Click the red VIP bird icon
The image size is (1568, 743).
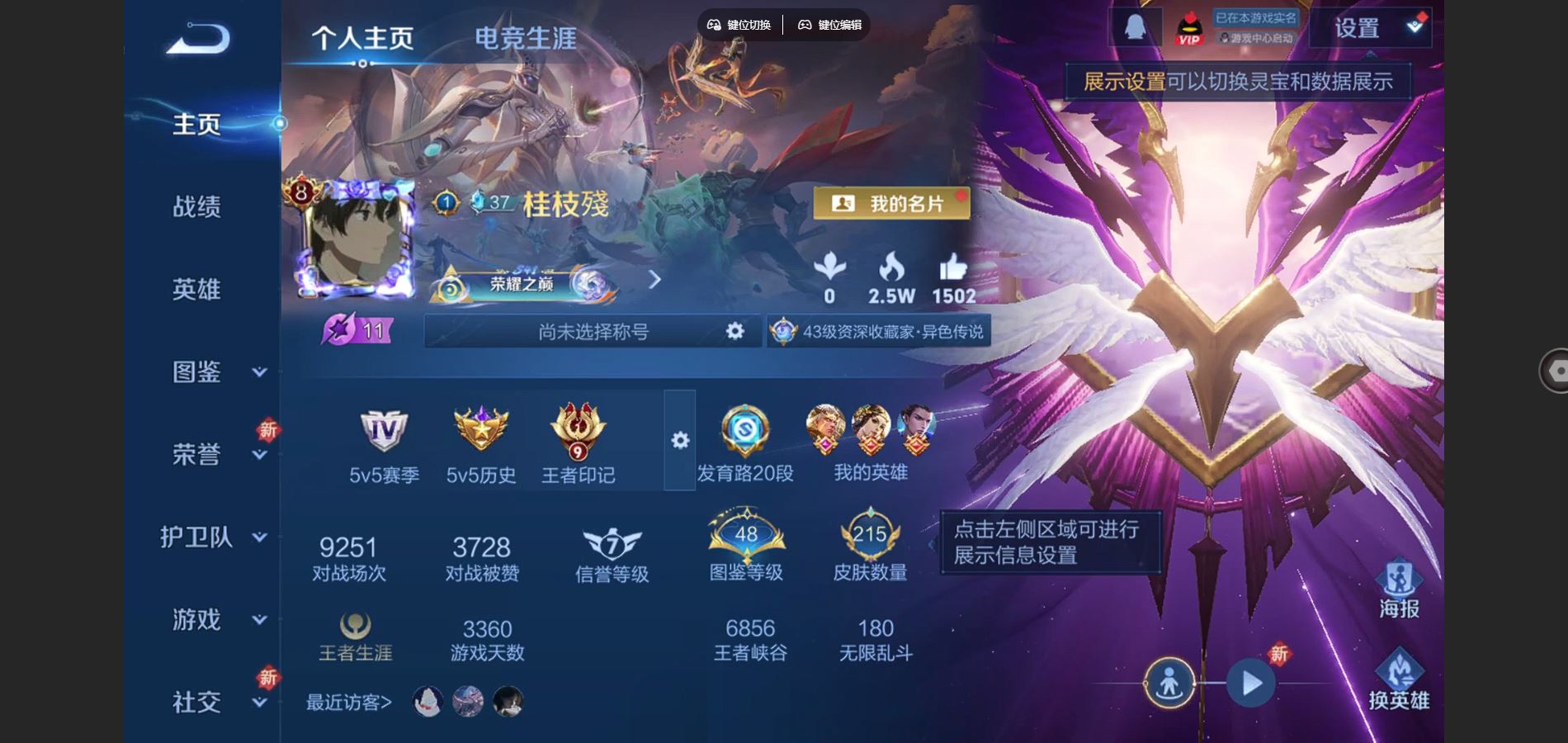(1188, 26)
